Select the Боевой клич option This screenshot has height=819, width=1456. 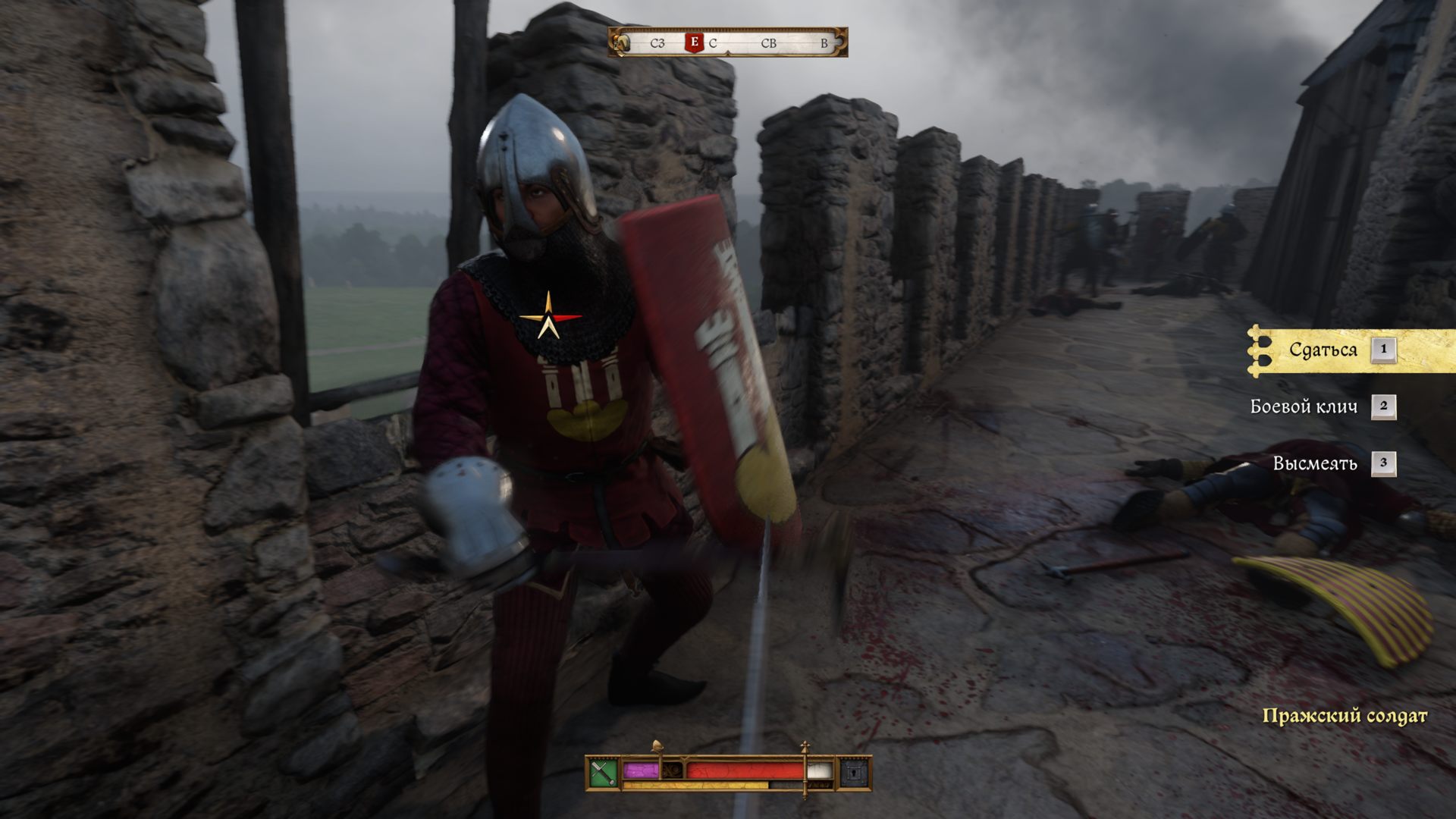[x=1304, y=407]
